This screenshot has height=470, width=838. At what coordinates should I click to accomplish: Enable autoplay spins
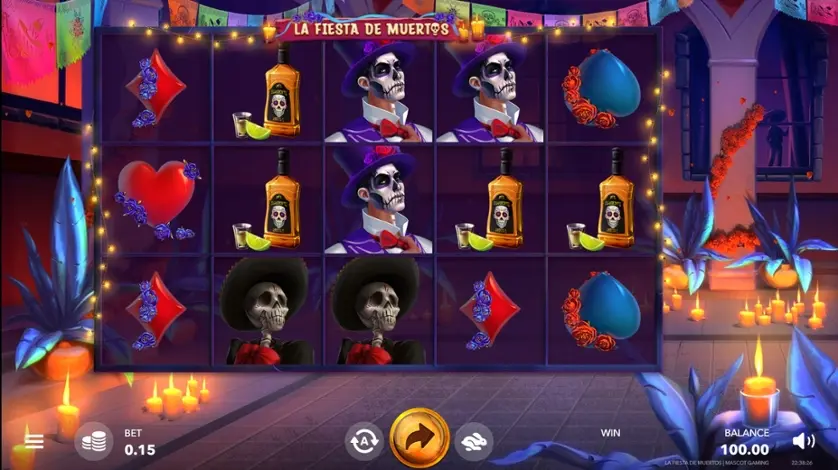tap(364, 440)
